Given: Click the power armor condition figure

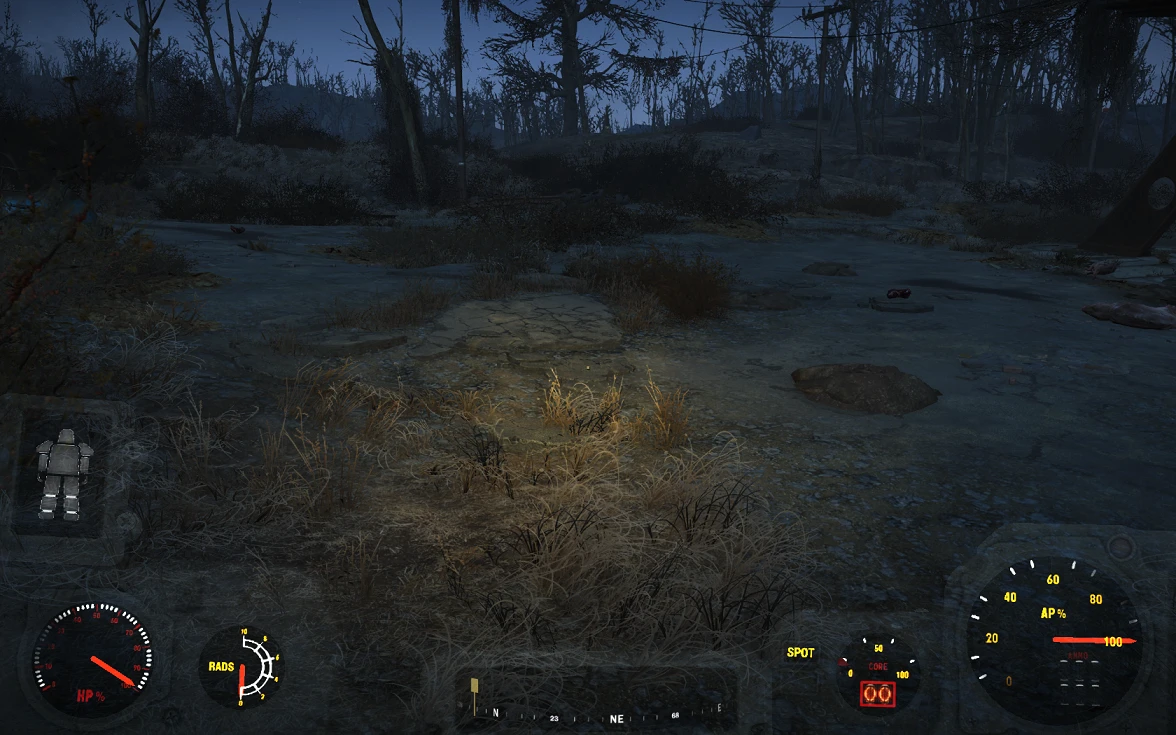Looking at the screenshot, I should pos(64,474).
